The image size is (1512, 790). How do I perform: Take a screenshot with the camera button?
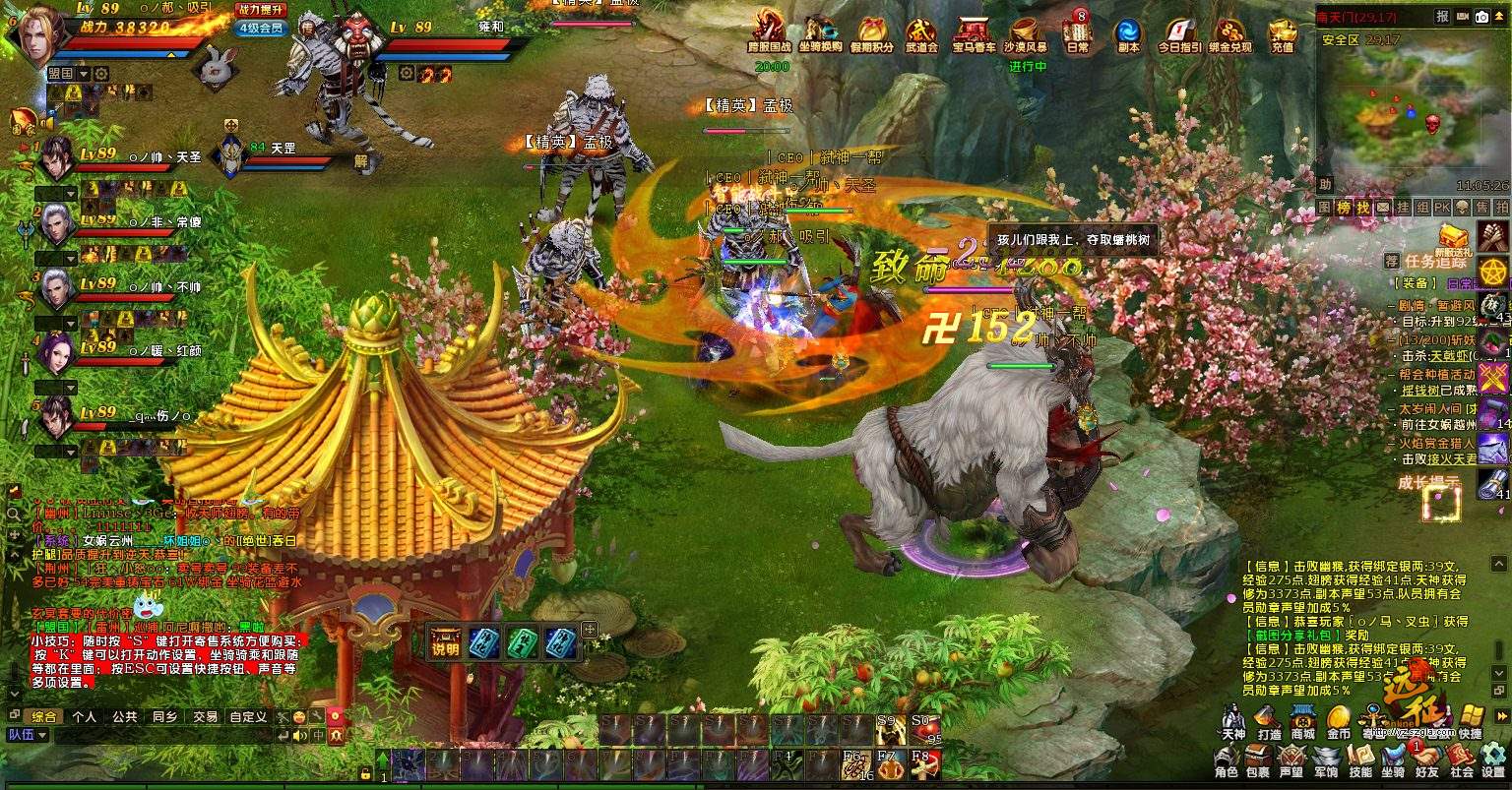click(x=1481, y=17)
